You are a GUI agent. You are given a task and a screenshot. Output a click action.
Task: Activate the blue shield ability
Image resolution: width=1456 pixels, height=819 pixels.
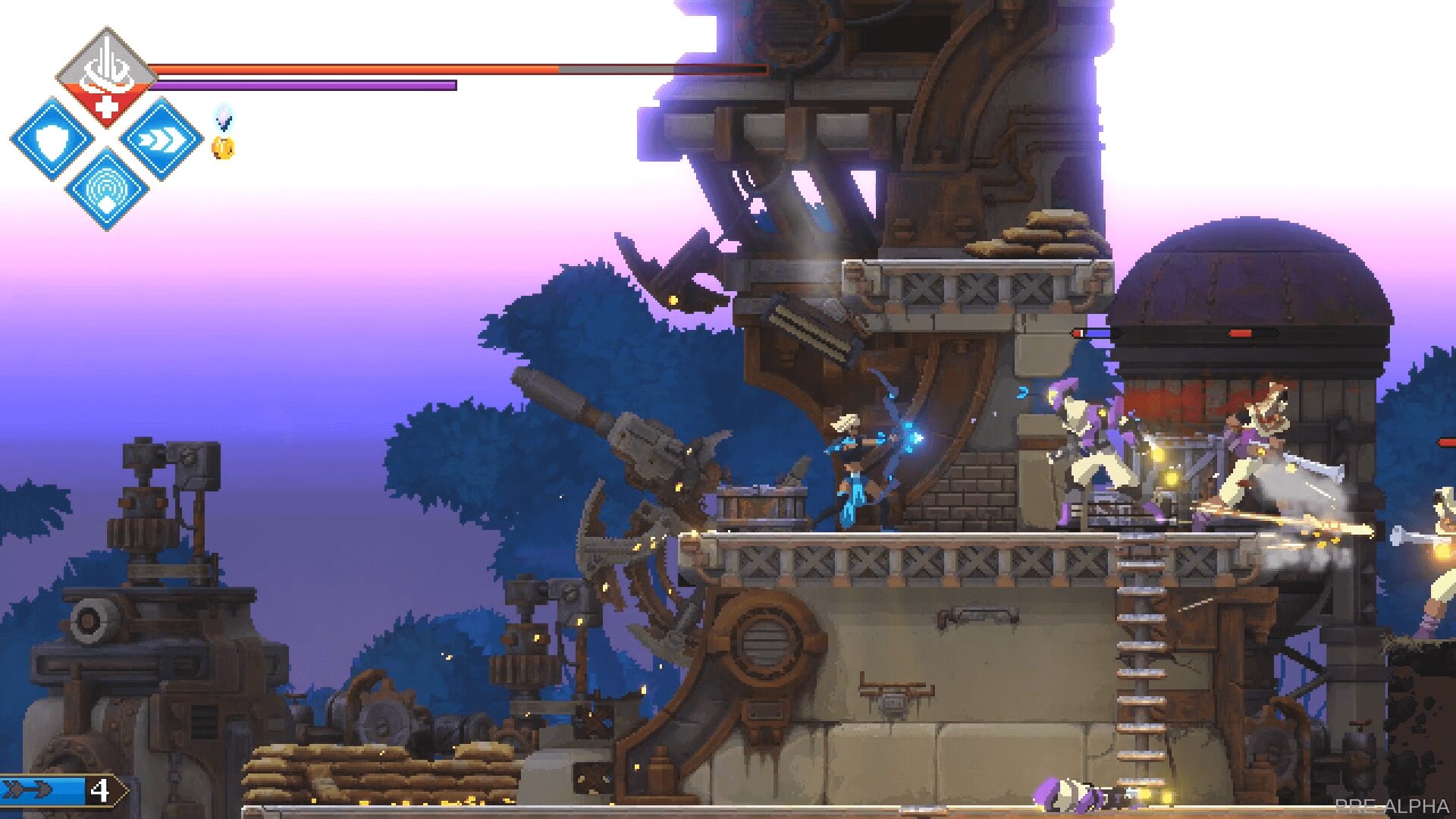pyautogui.click(x=52, y=140)
